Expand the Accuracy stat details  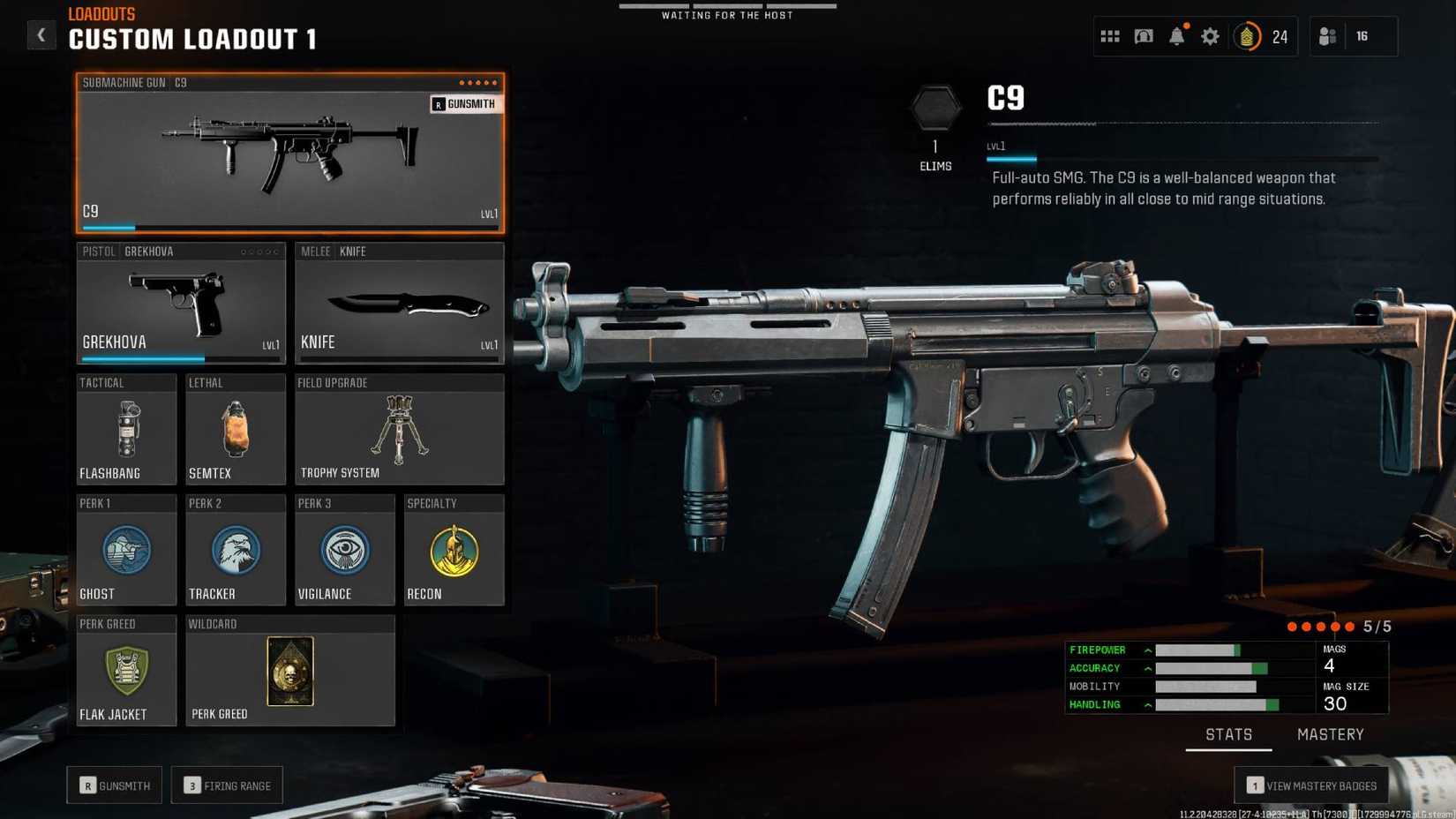(1146, 668)
